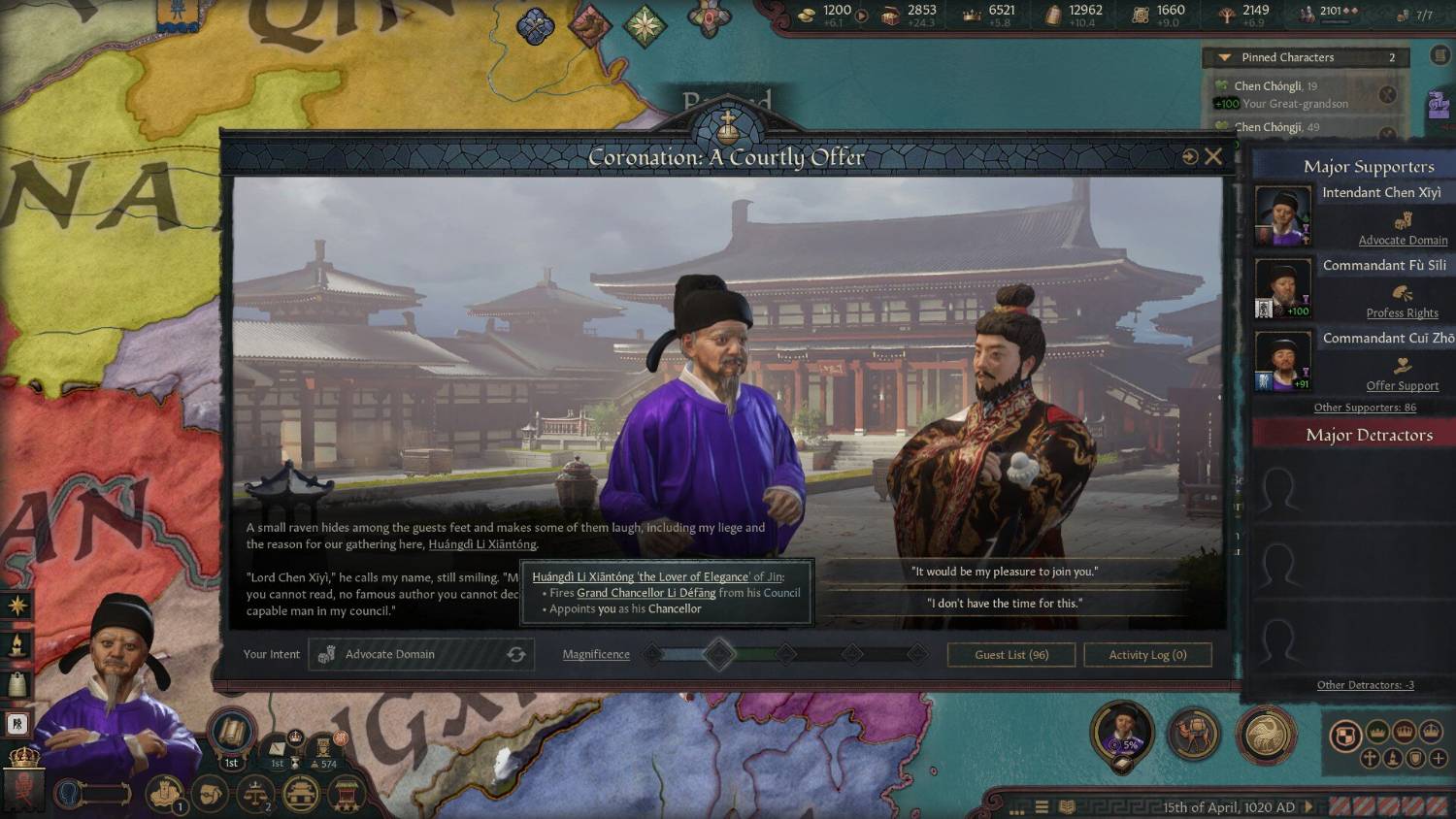
Task: Click the white crane round button
Action: [x=1266, y=733]
